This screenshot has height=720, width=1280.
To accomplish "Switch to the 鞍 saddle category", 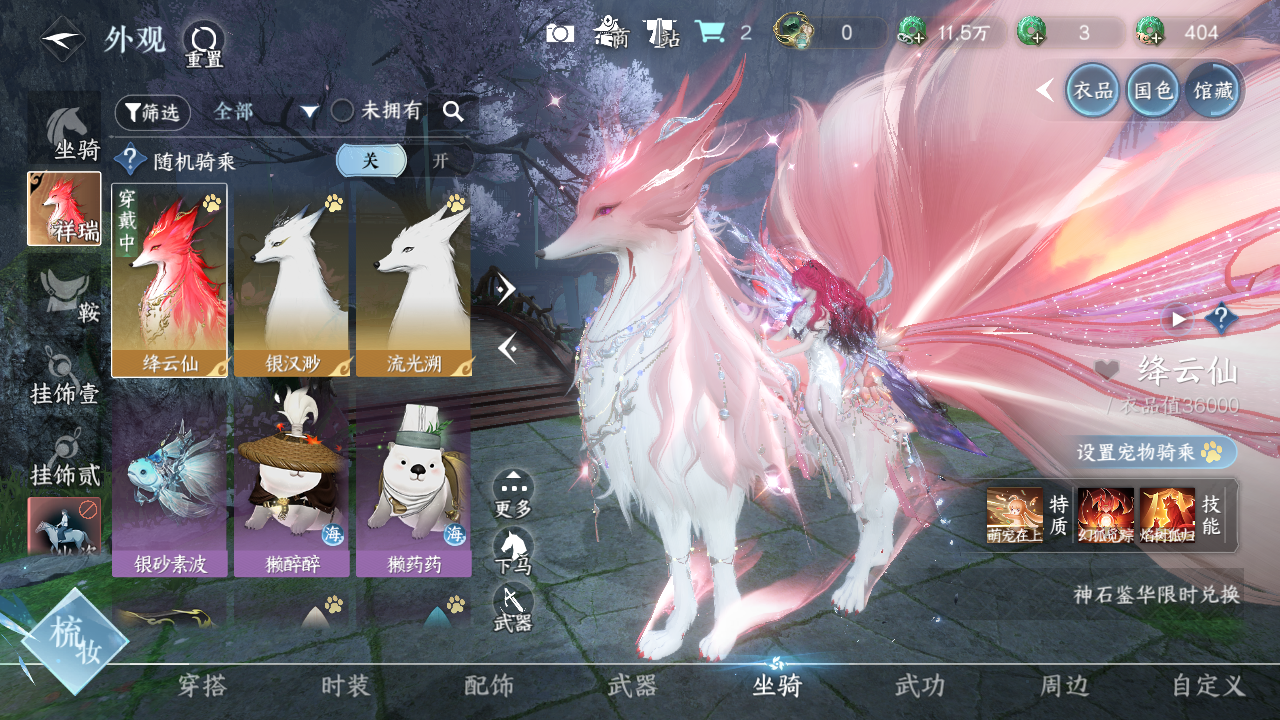I will [x=68, y=296].
